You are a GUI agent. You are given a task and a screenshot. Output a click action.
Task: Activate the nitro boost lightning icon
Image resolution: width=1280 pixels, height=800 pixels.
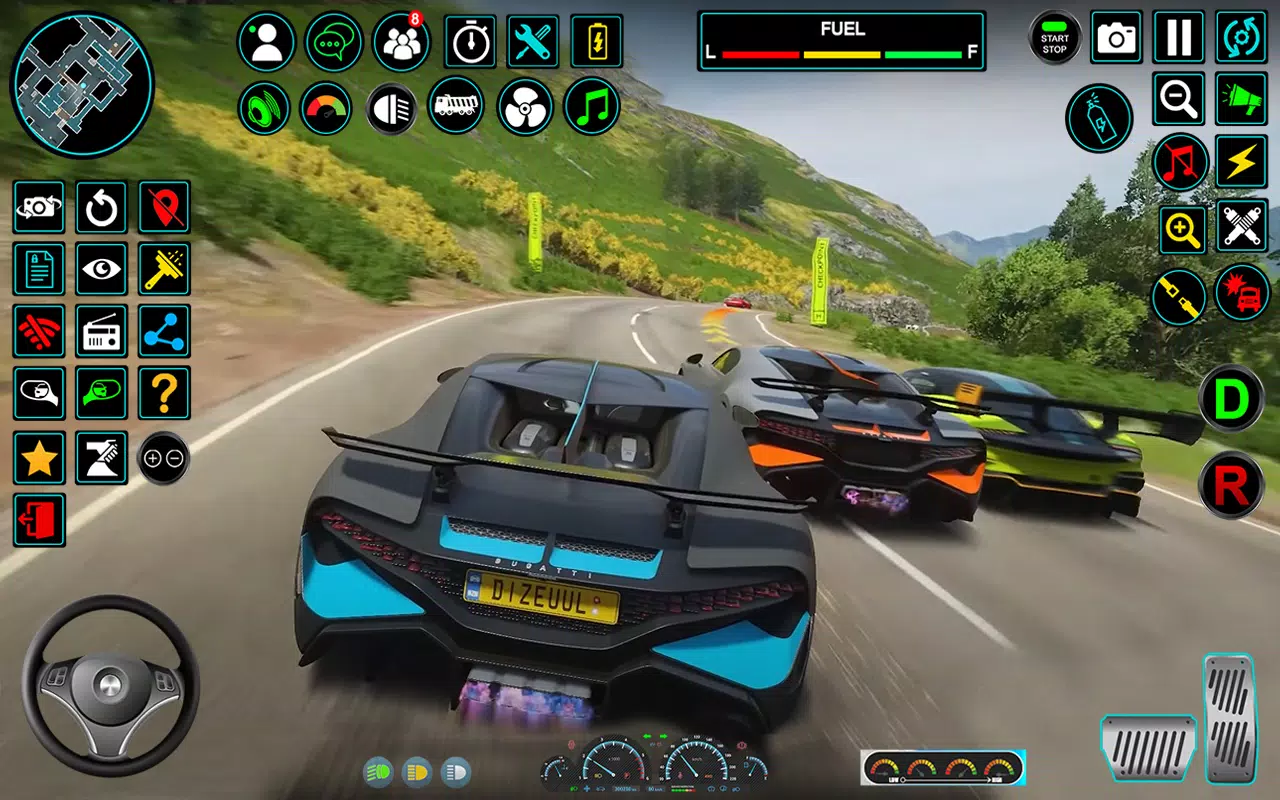click(x=1240, y=162)
